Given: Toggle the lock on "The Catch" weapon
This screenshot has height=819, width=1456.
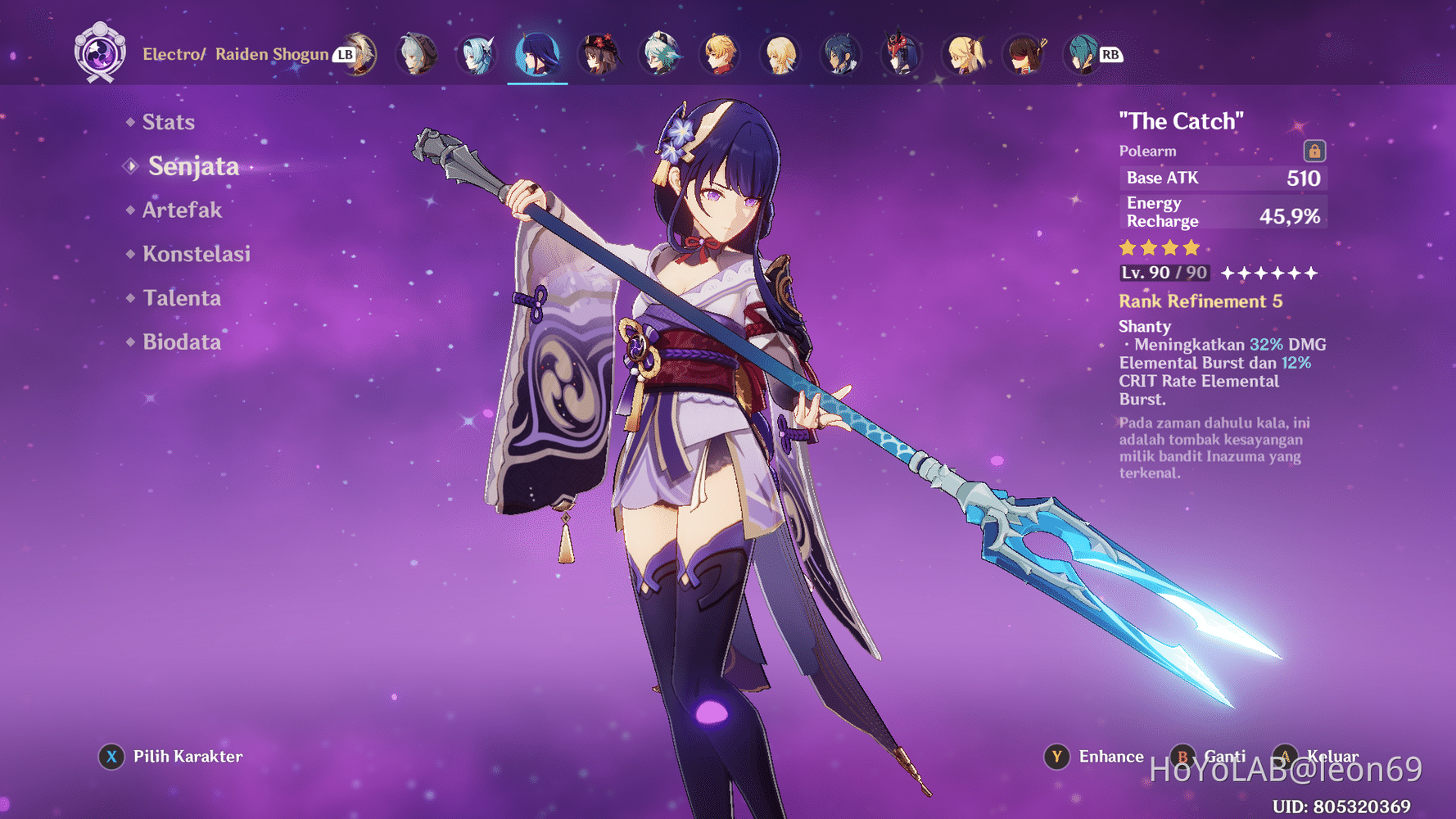Looking at the screenshot, I should pyautogui.click(x=1315, y=152).
